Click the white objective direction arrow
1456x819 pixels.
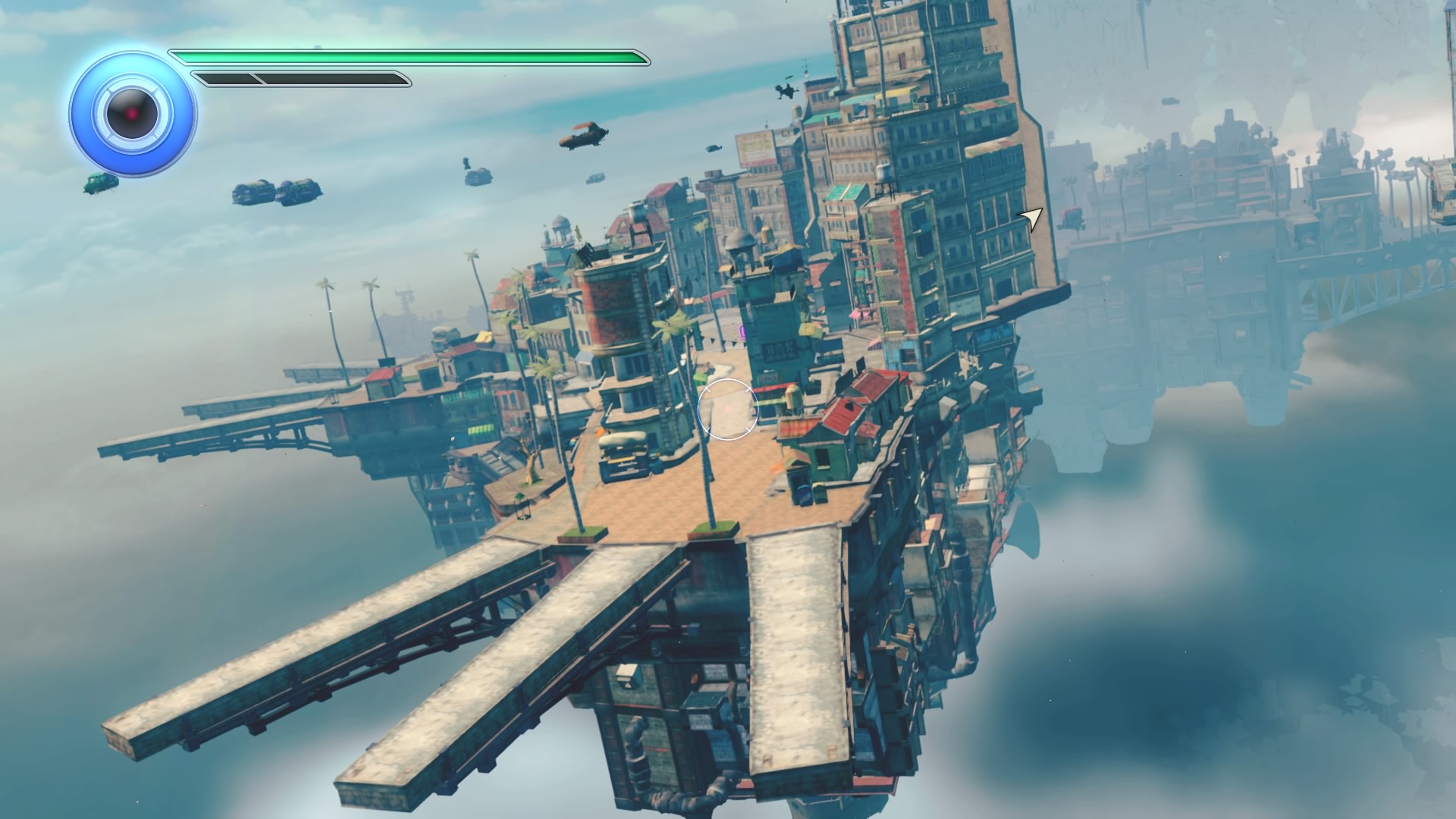pyautogui.click(x=1032, y=219)
